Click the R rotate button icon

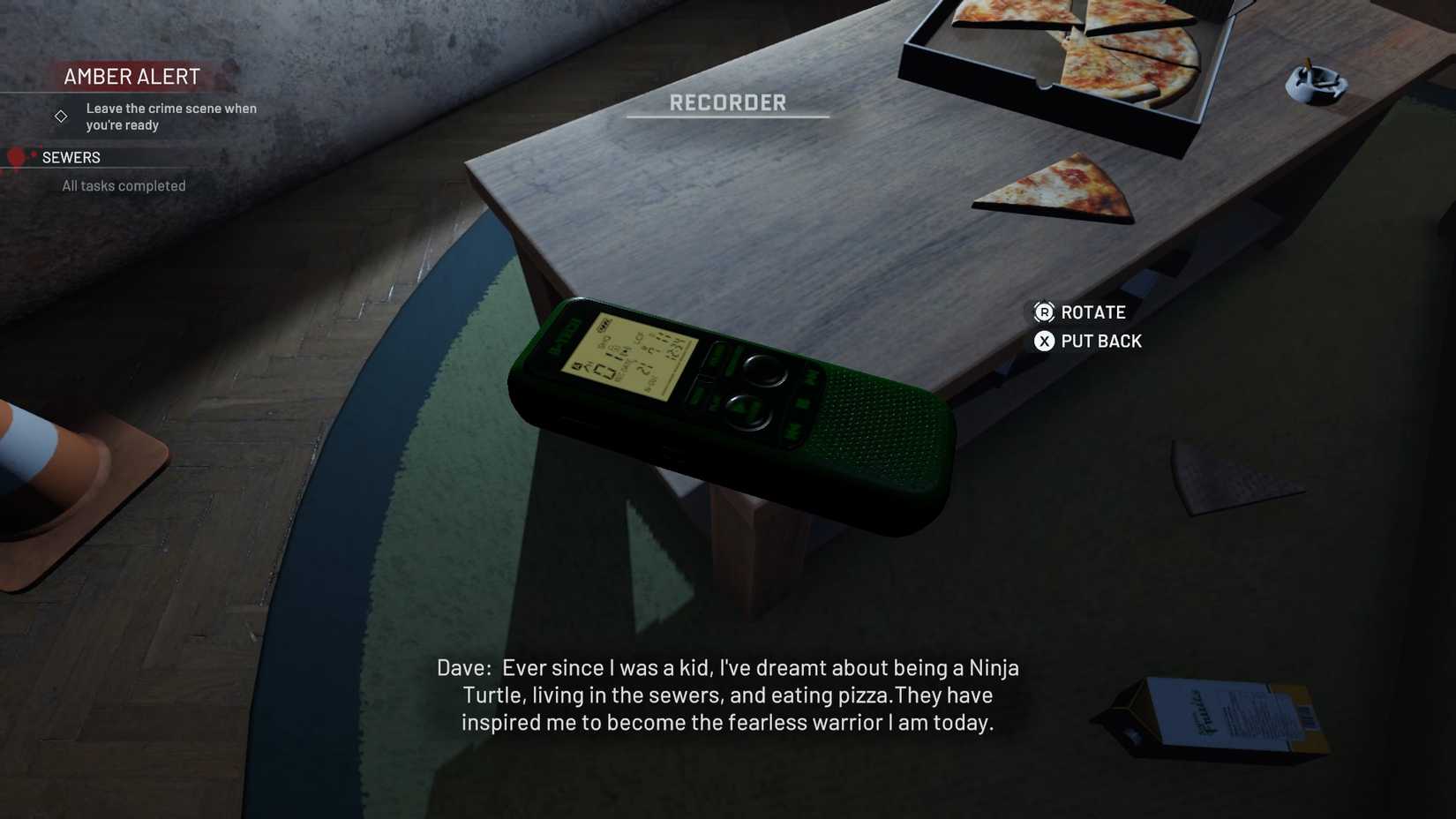click(1042, 312)
